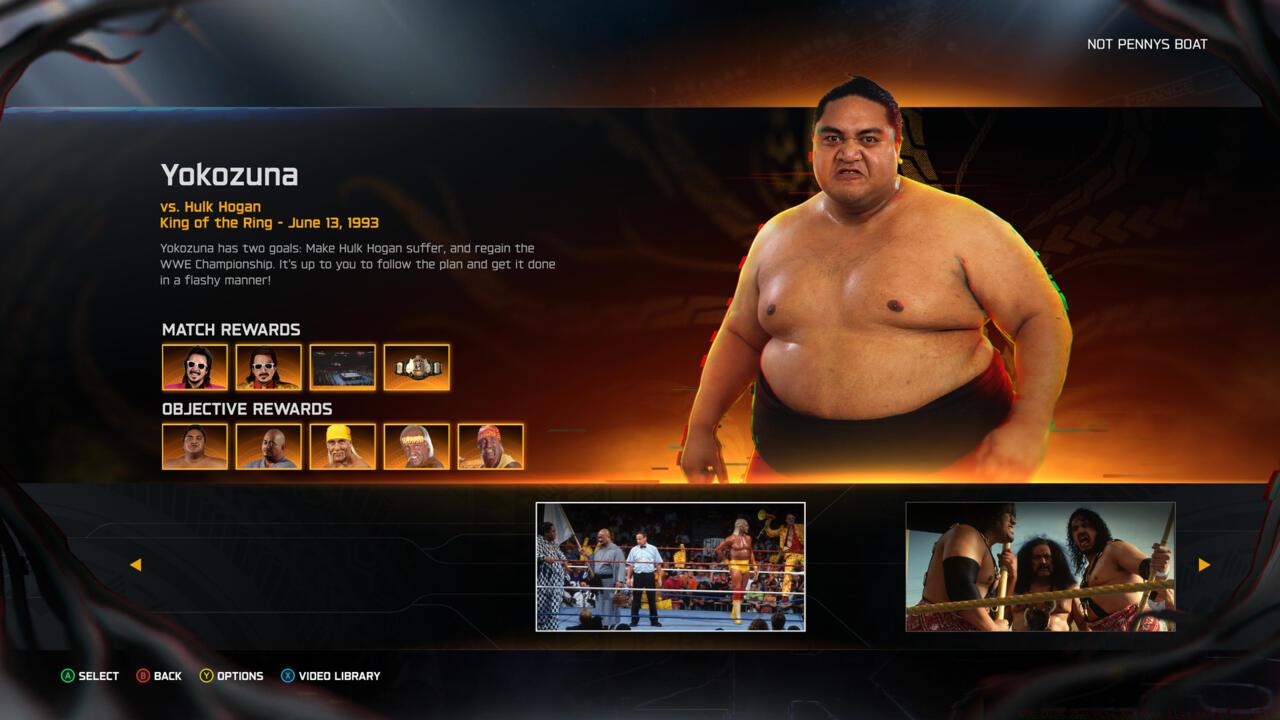Open the ring entrance preview thumbnail
This screenshot has width=1280, height=720.
pos(672,564)
